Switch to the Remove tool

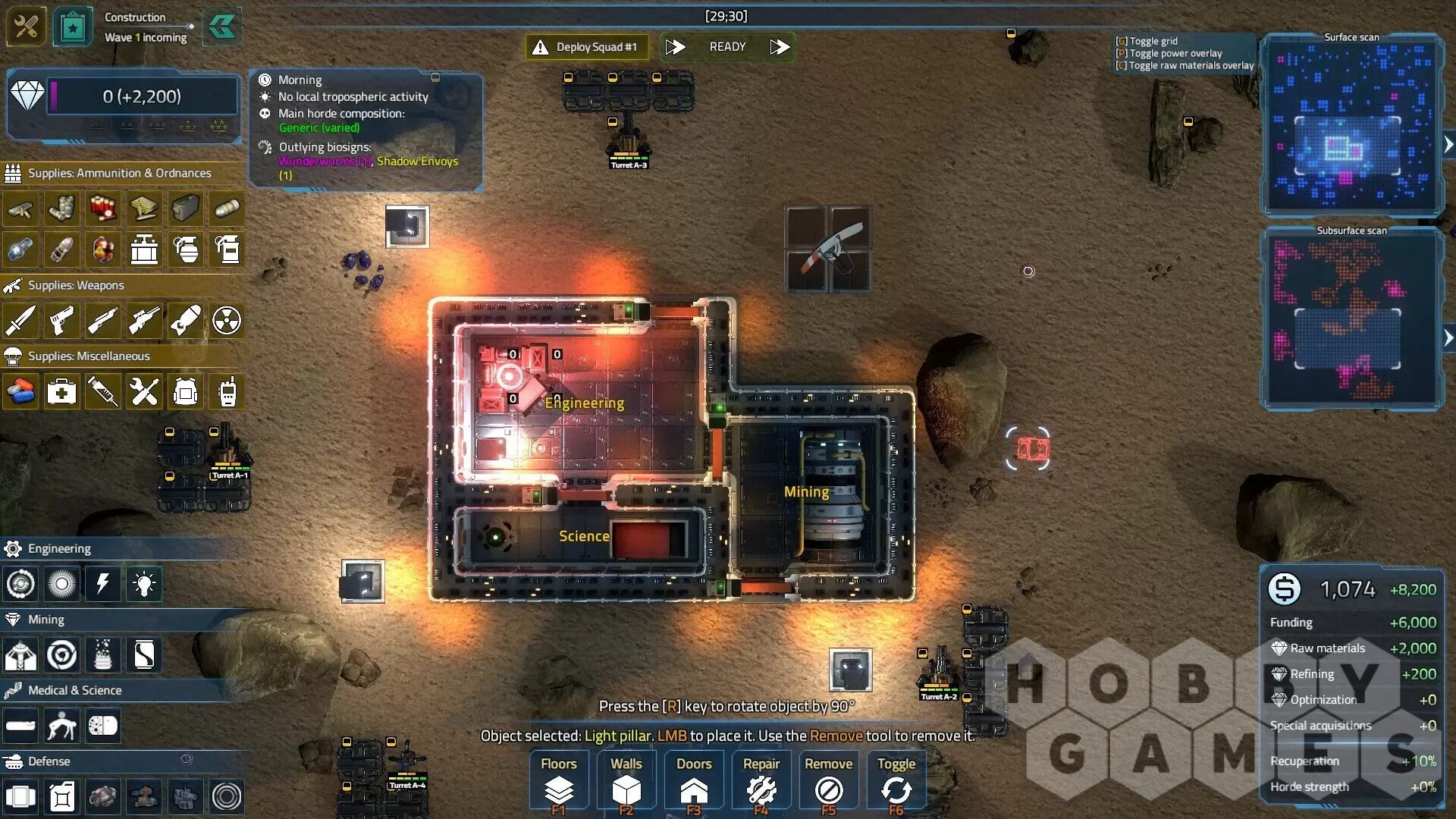828,783
